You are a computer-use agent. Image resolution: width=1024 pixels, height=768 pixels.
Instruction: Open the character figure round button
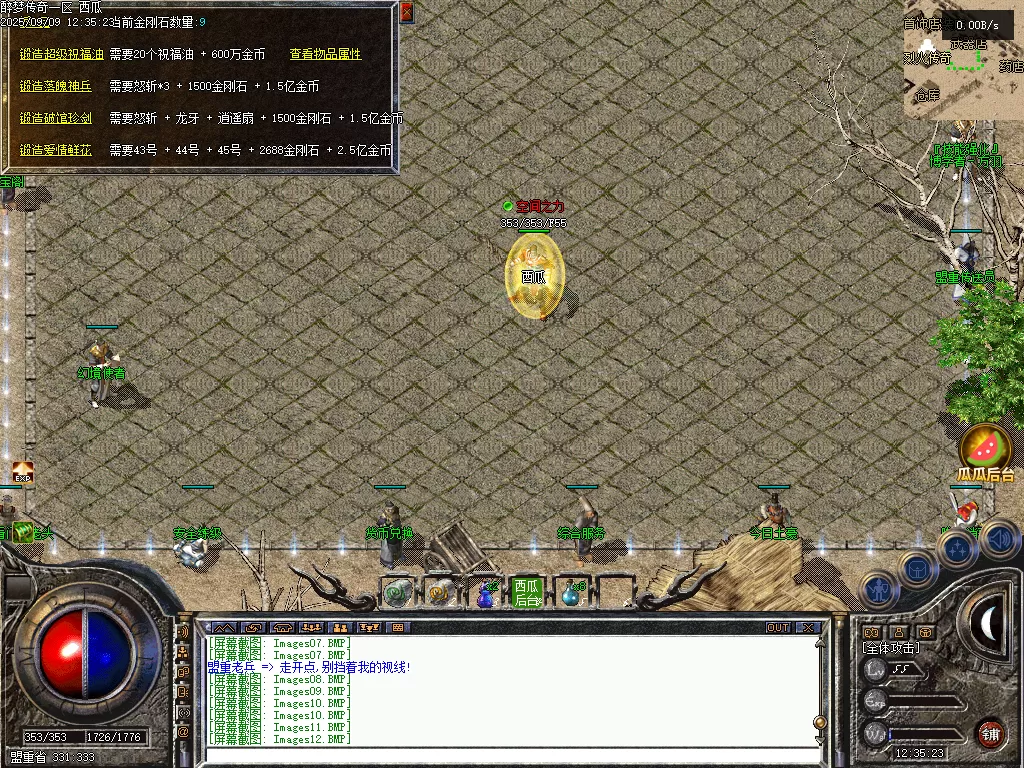[x=880, y=590]
